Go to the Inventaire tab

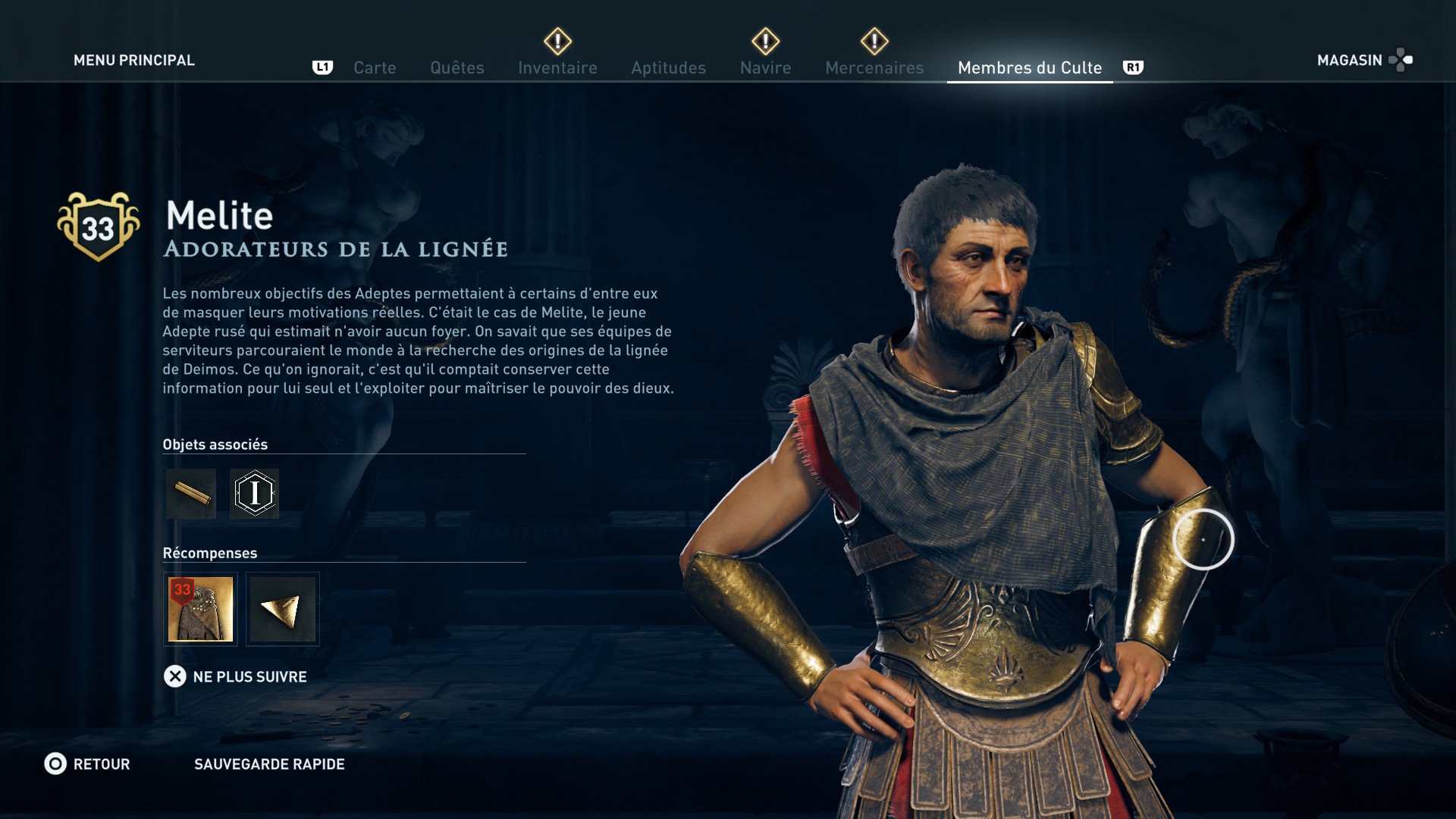(557, 67)
